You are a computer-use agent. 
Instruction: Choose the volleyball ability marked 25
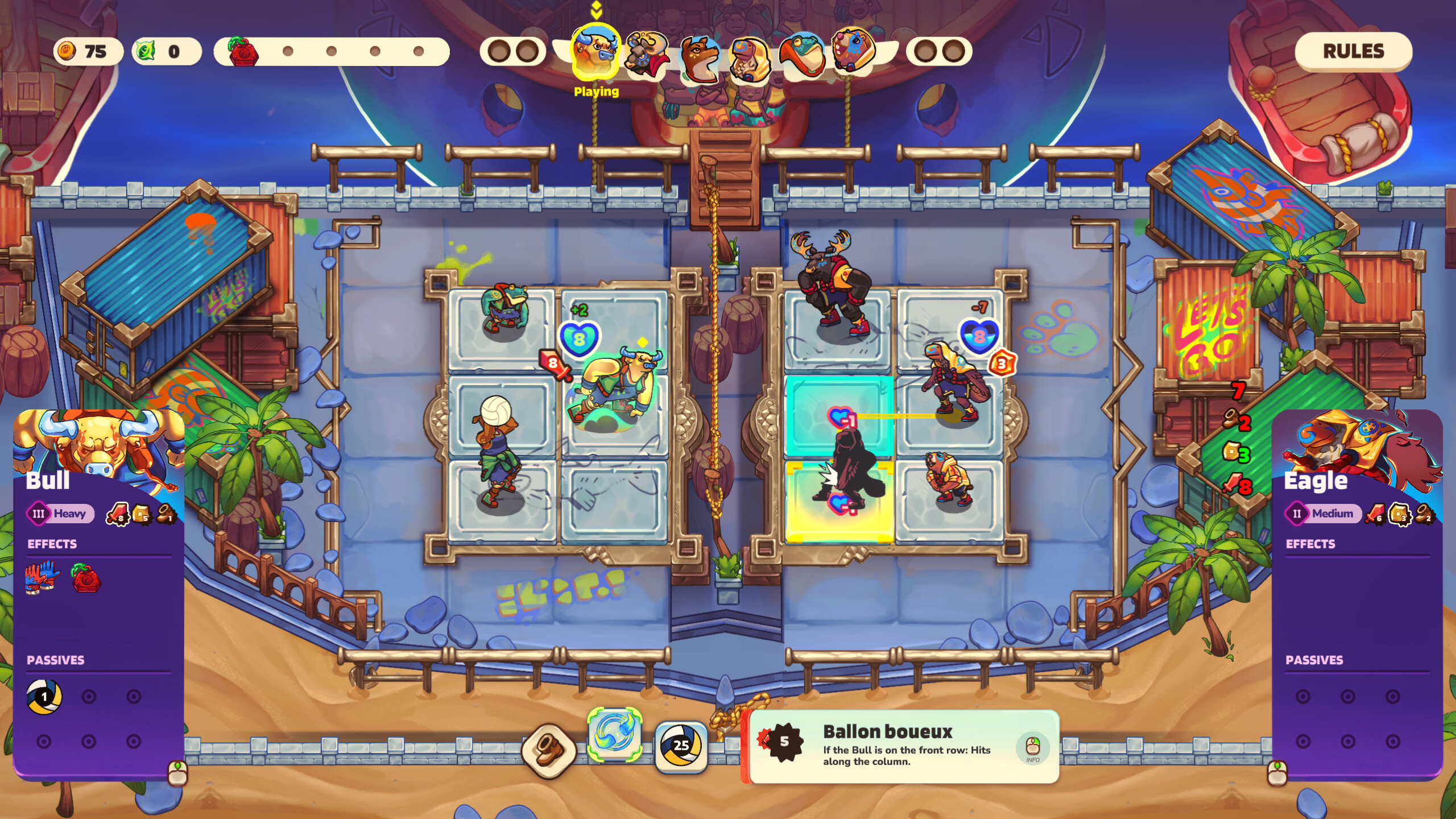point(681,746)
